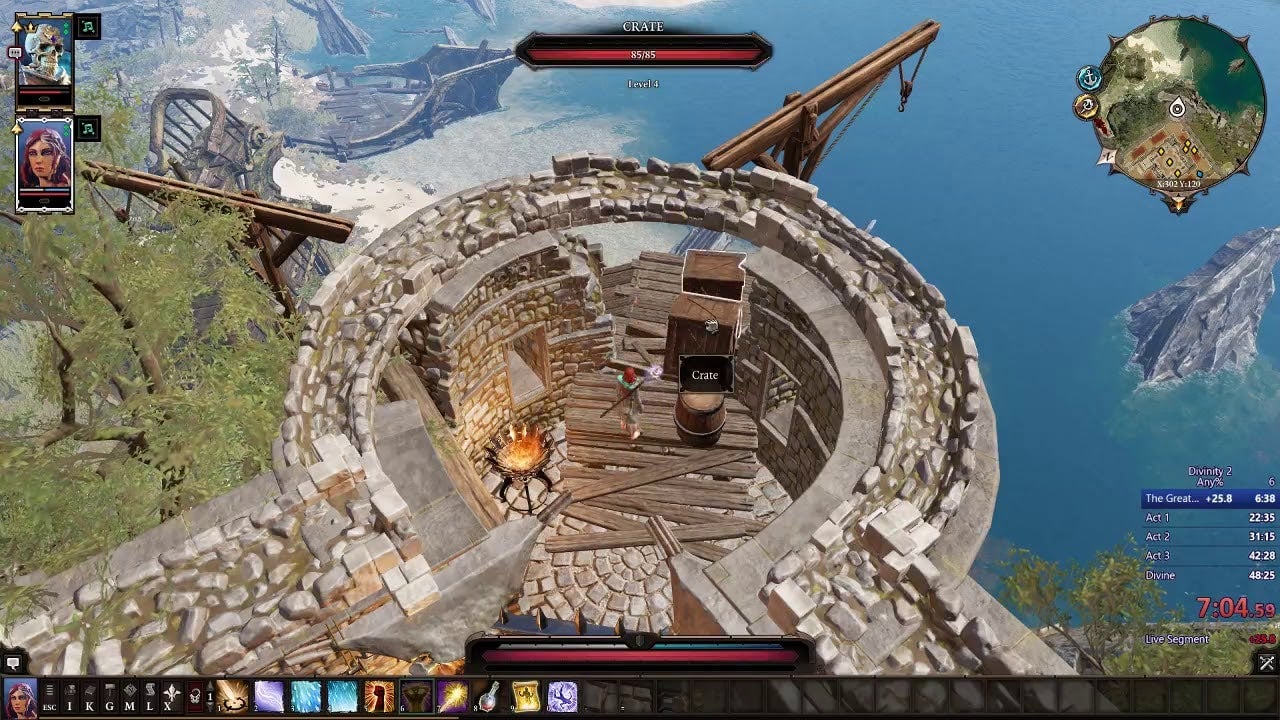
Task: Use the red potion in hotbar slot 8
Action: click(489, 696)
